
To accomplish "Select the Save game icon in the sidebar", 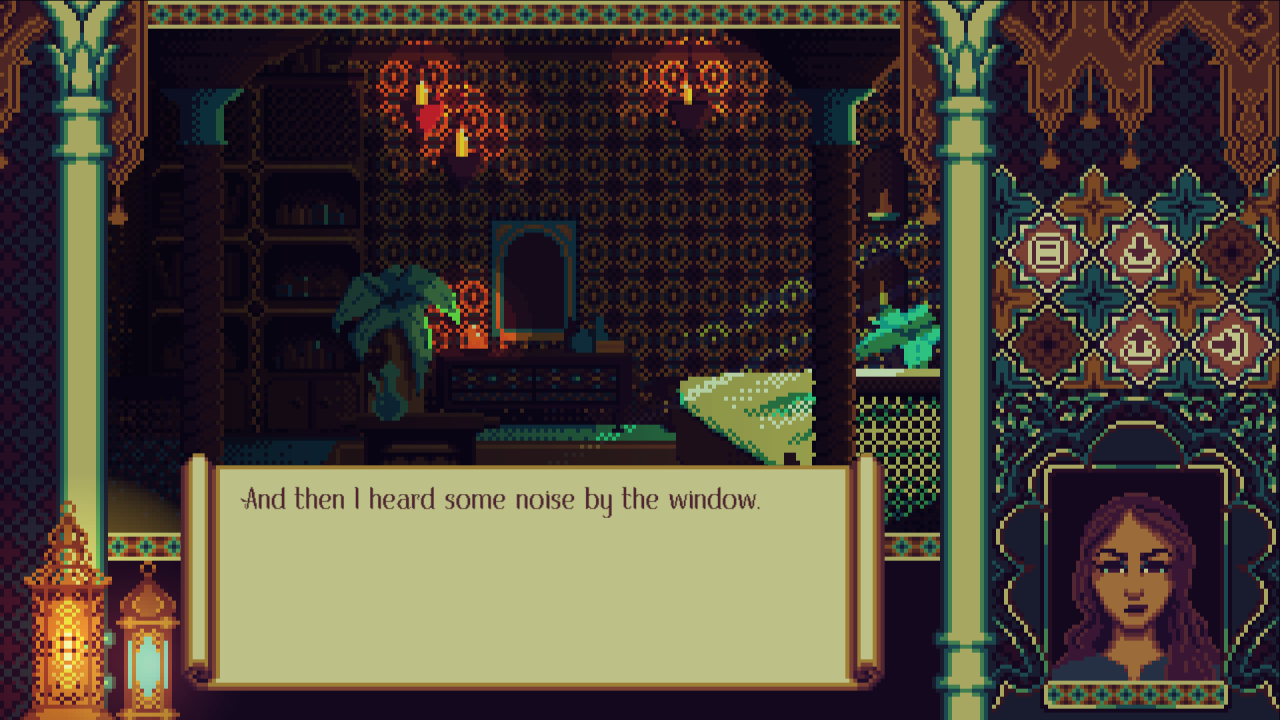I will pos(1138,250).
